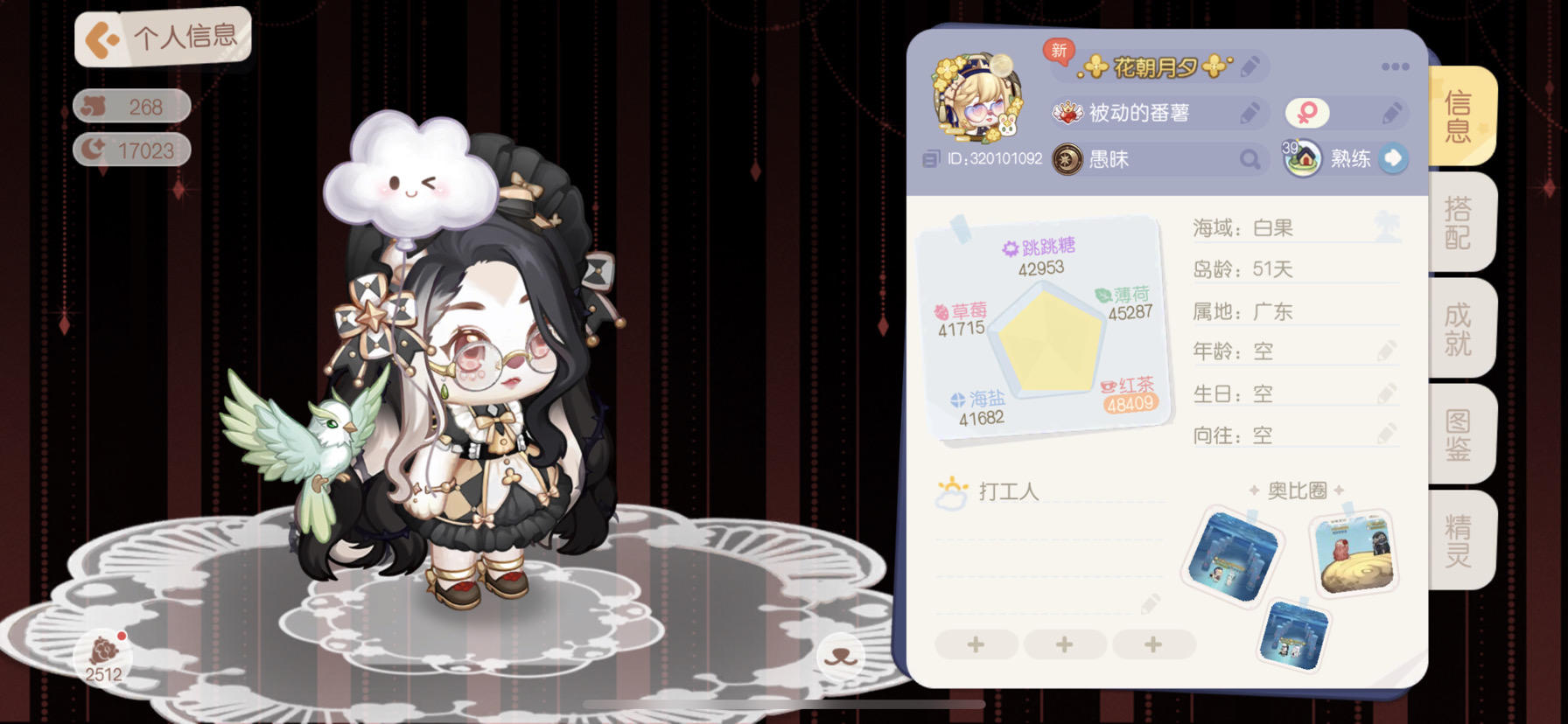Edit the nickname 花朝月夕 with the pencil
The image size is (1568, 724).
pos(1250,66)
